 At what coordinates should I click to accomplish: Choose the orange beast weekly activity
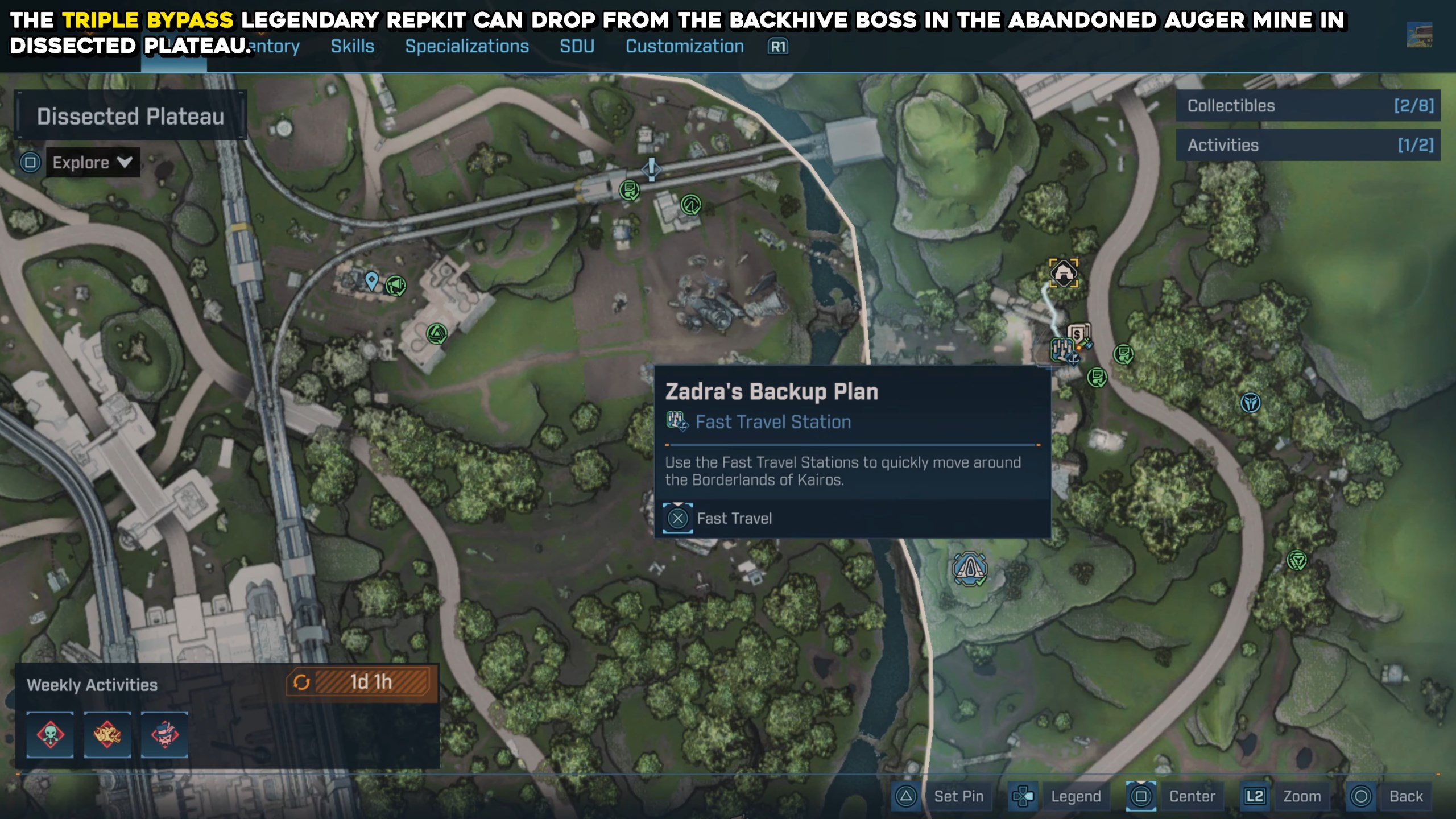pos(107,734)
